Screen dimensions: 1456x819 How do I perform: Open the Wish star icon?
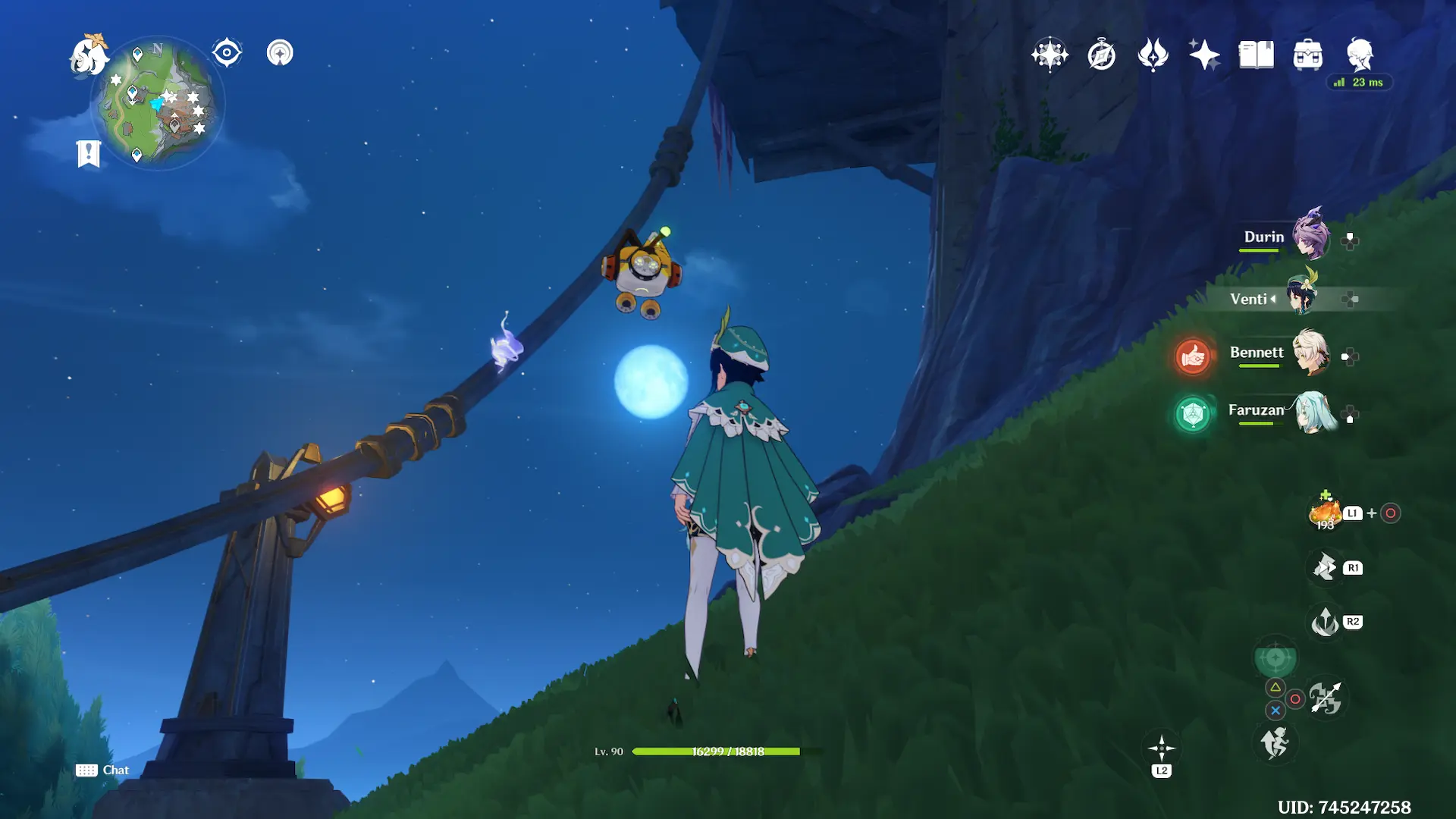[1204, 55]
